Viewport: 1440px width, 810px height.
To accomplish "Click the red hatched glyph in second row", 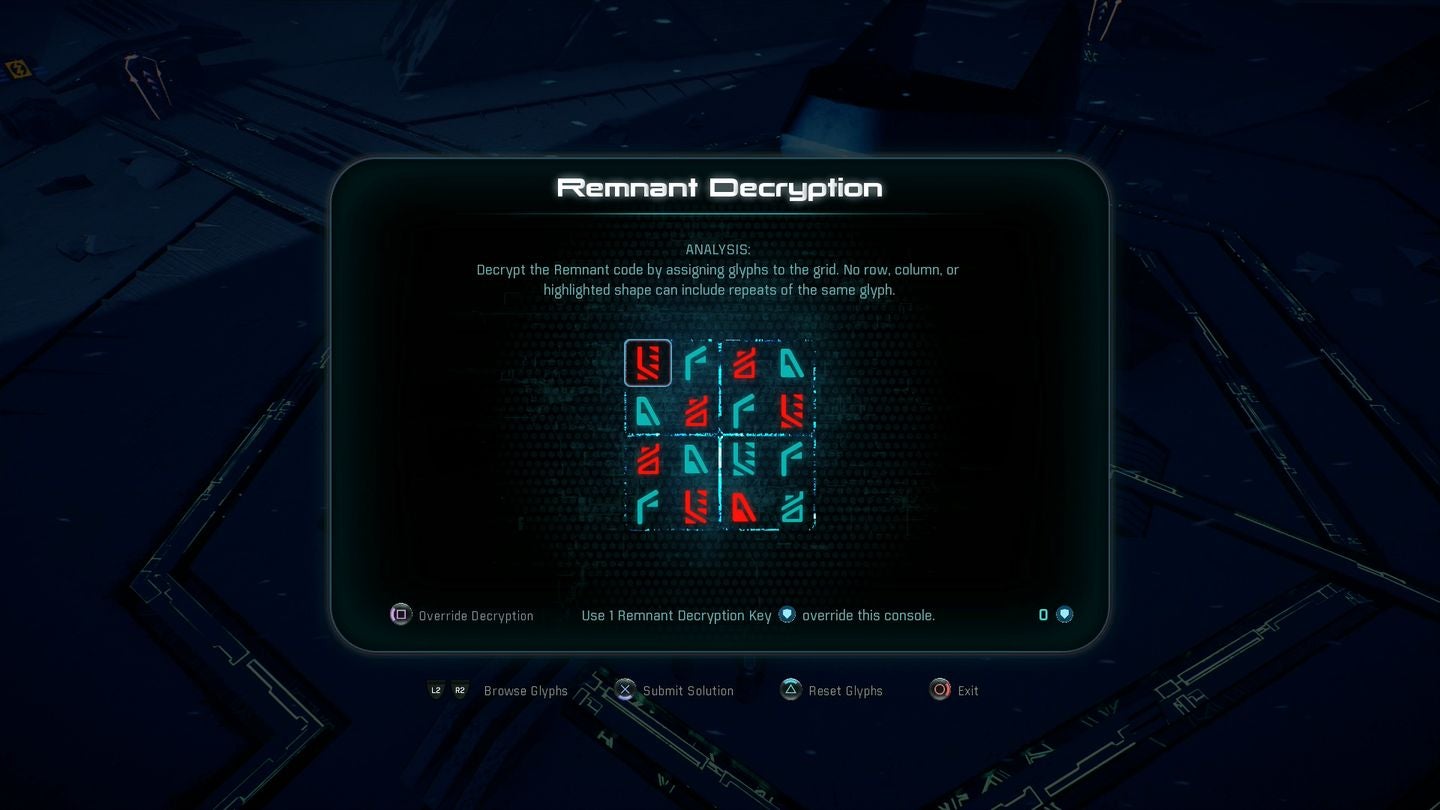I will [697, 411].
